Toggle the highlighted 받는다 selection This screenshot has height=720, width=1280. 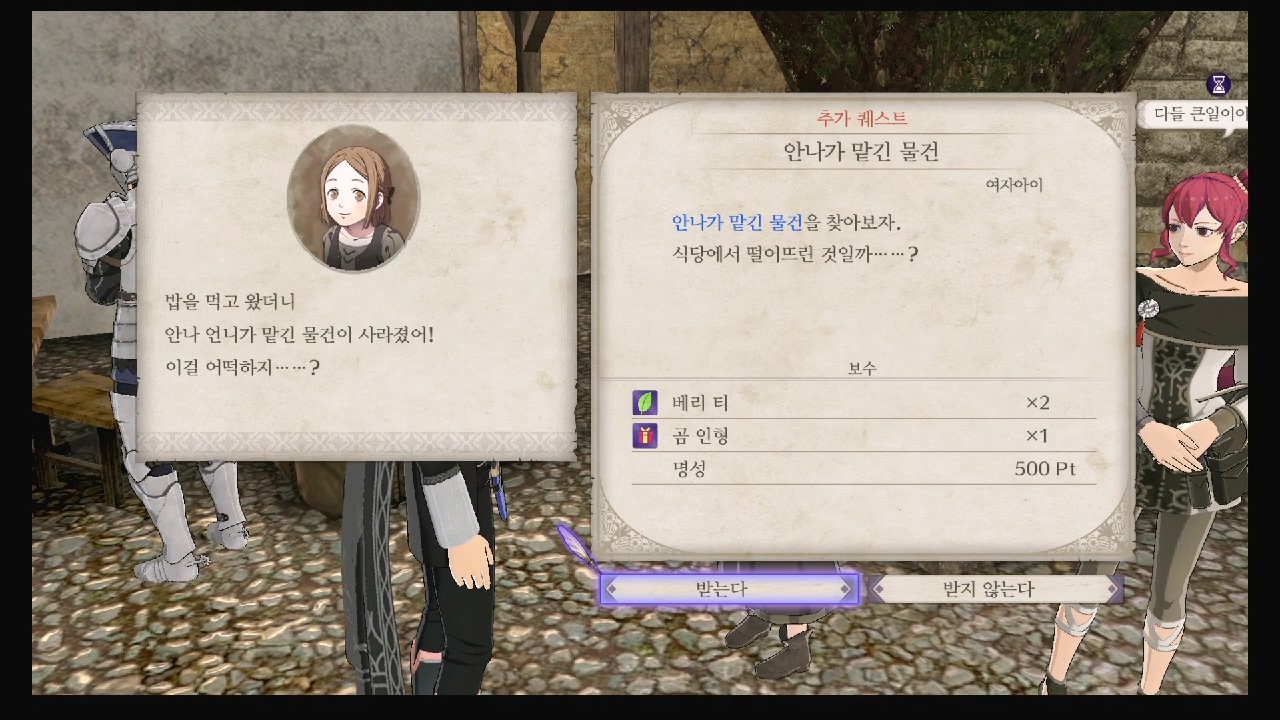(730, 589)
